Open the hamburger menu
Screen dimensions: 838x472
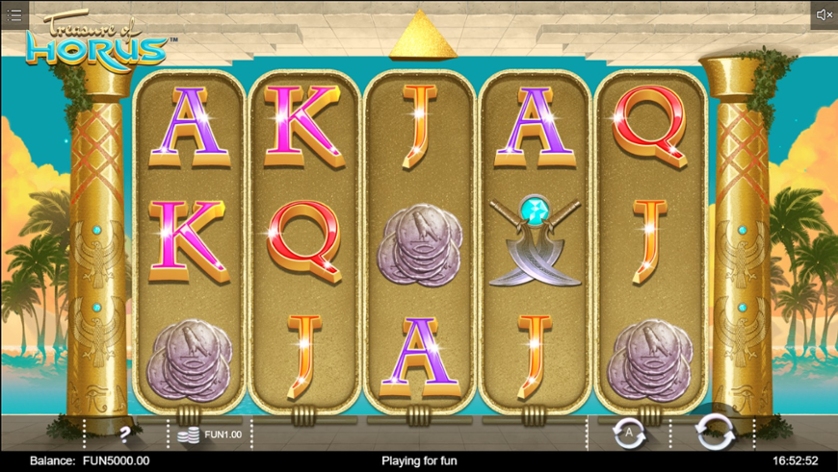[14, 15]
